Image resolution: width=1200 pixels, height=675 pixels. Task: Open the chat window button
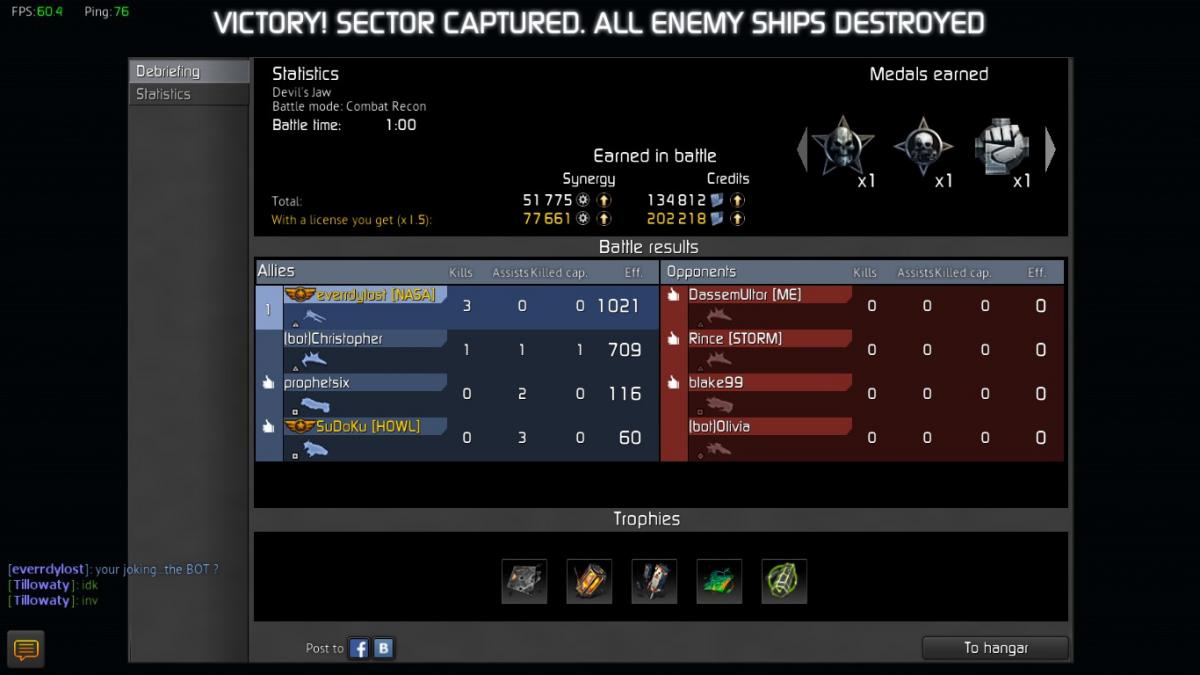click(x=27, y=649)
